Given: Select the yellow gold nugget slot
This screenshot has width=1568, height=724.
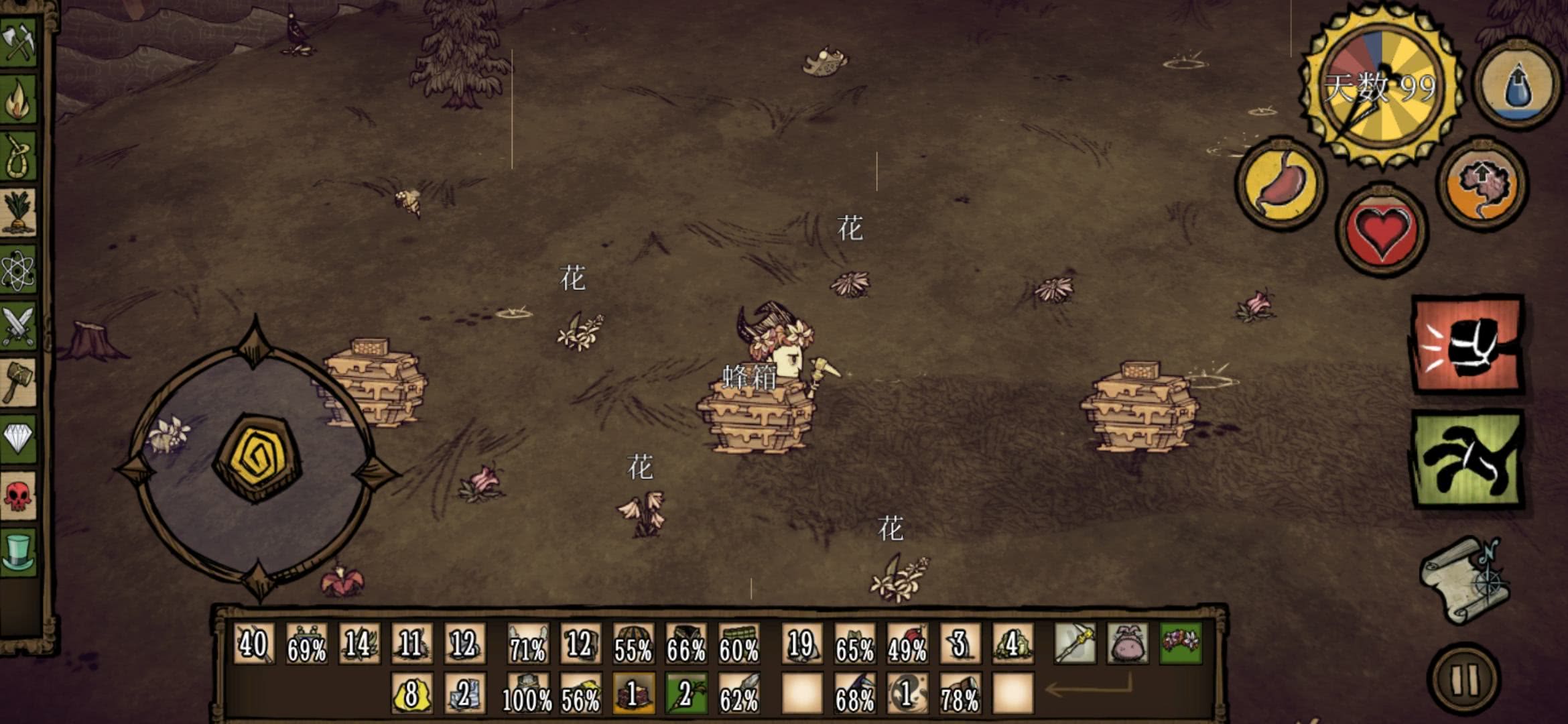Looking at the screenshot, I should (x=411, y=693).
